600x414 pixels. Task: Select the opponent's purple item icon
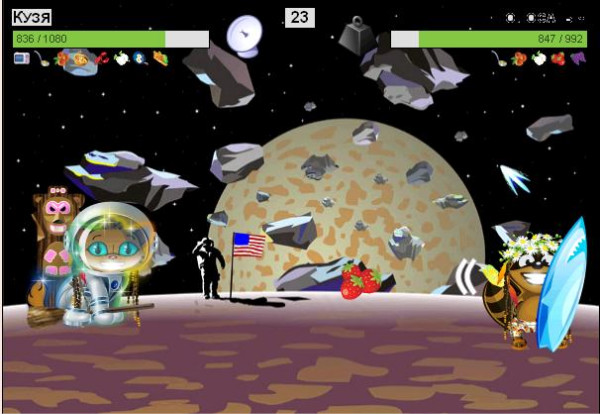click(576, 59)
